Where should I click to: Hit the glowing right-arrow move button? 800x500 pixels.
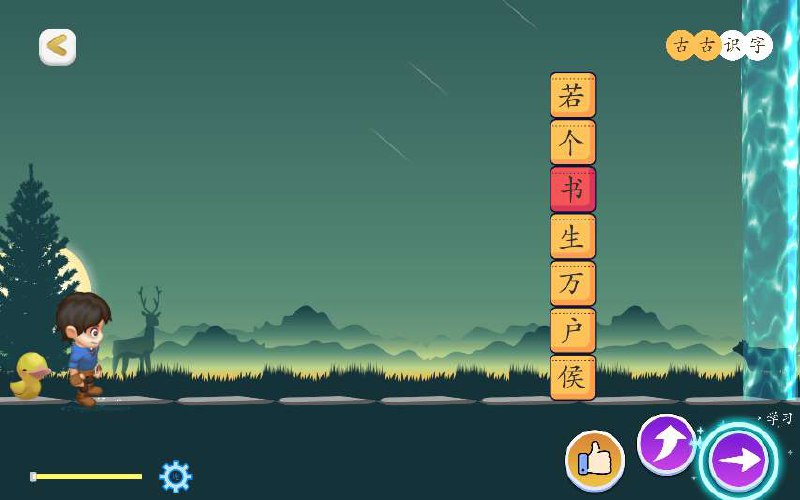tap(739, 461)
